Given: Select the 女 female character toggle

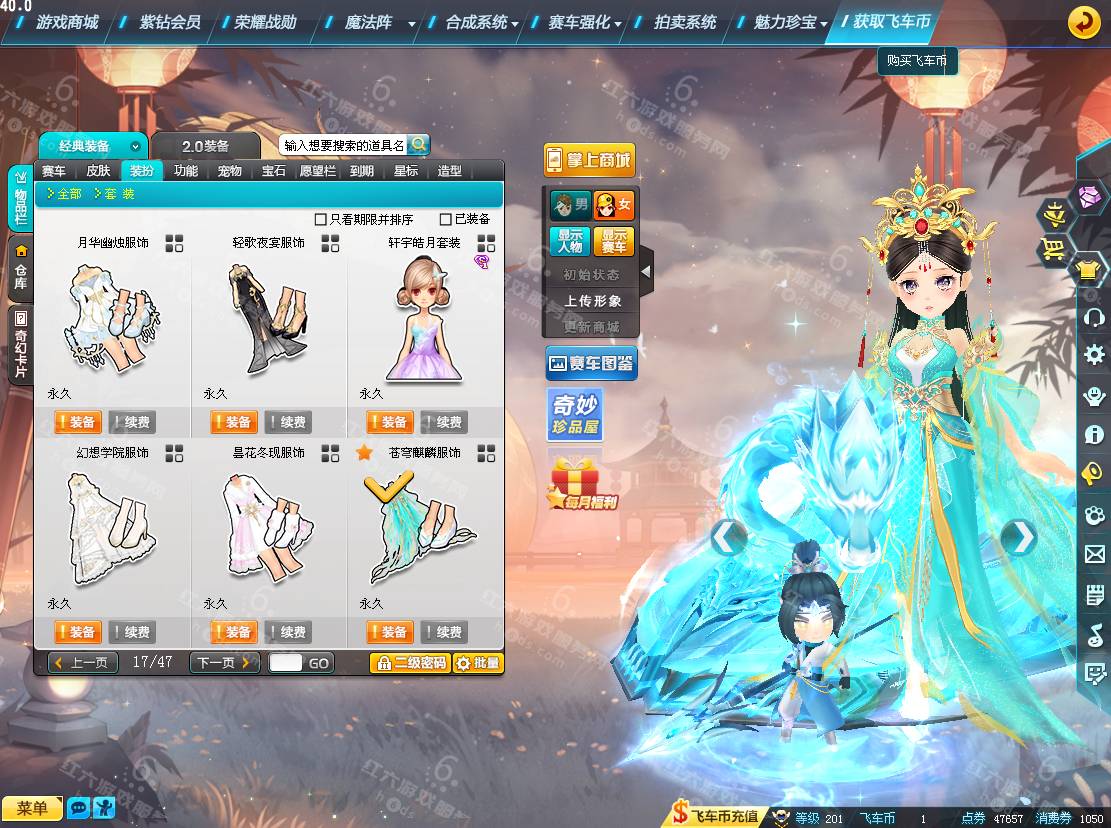Looking at the screenshot, I should (x=614, y=206).
